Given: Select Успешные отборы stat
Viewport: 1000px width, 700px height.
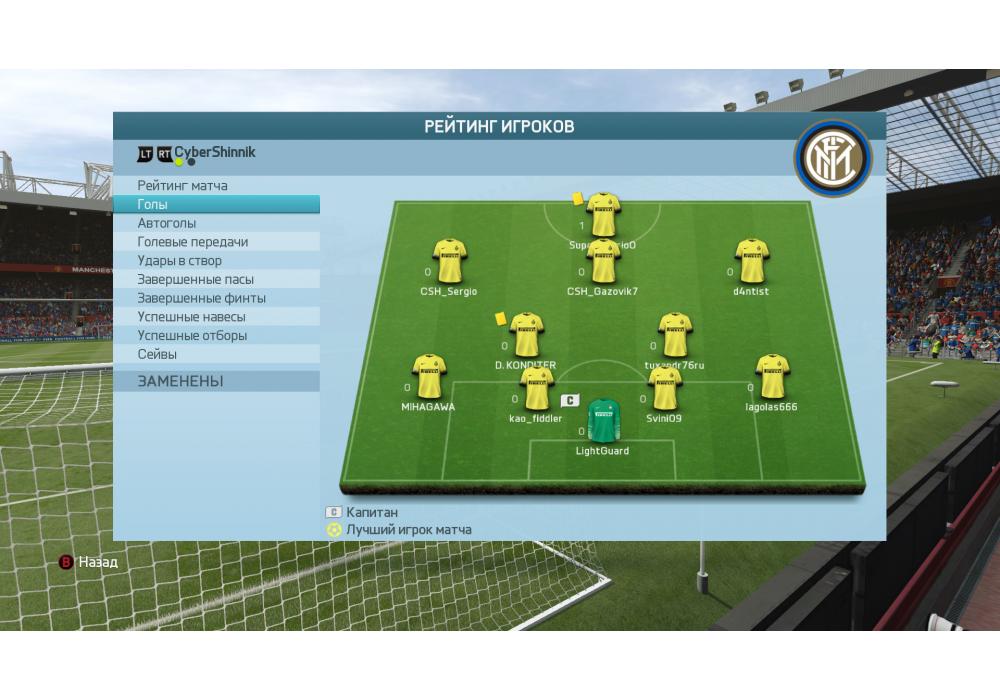Looking at the screenshot, I should (192, 336).
